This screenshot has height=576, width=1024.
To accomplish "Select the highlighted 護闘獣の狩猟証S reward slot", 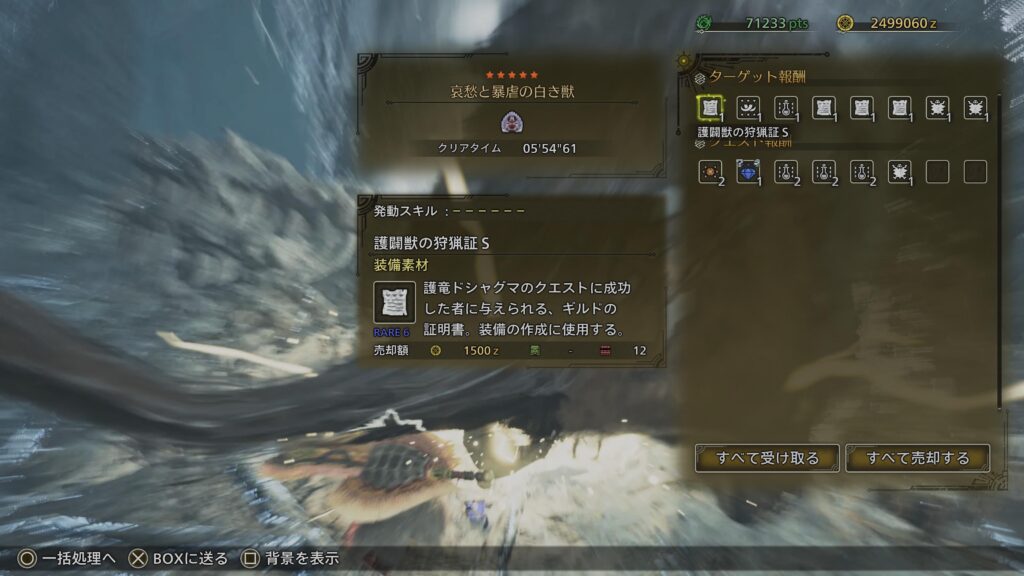I will pyautogui.click(x=710, y=107).
